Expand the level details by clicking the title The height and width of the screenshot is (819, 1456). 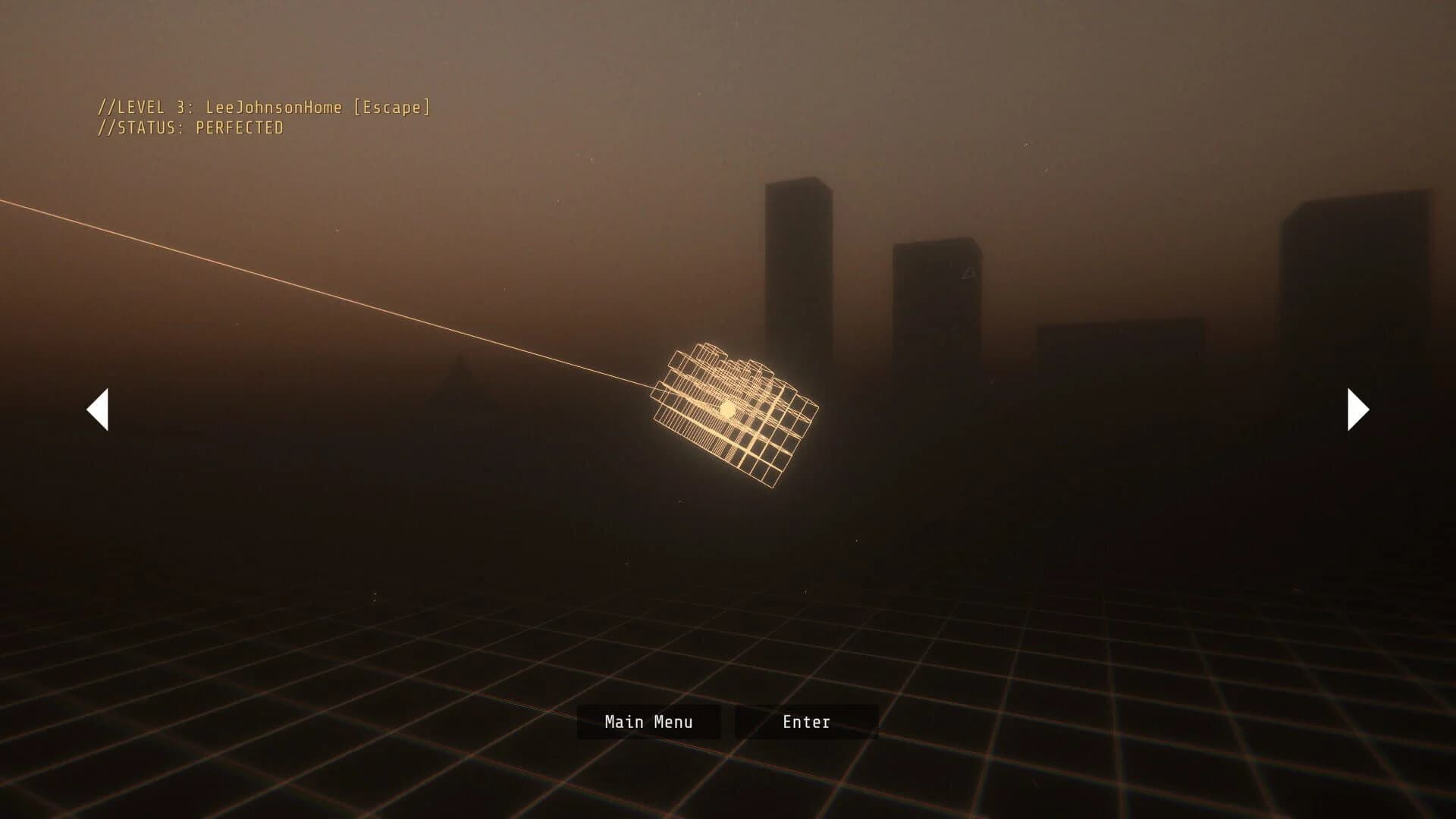click(264, 108)
